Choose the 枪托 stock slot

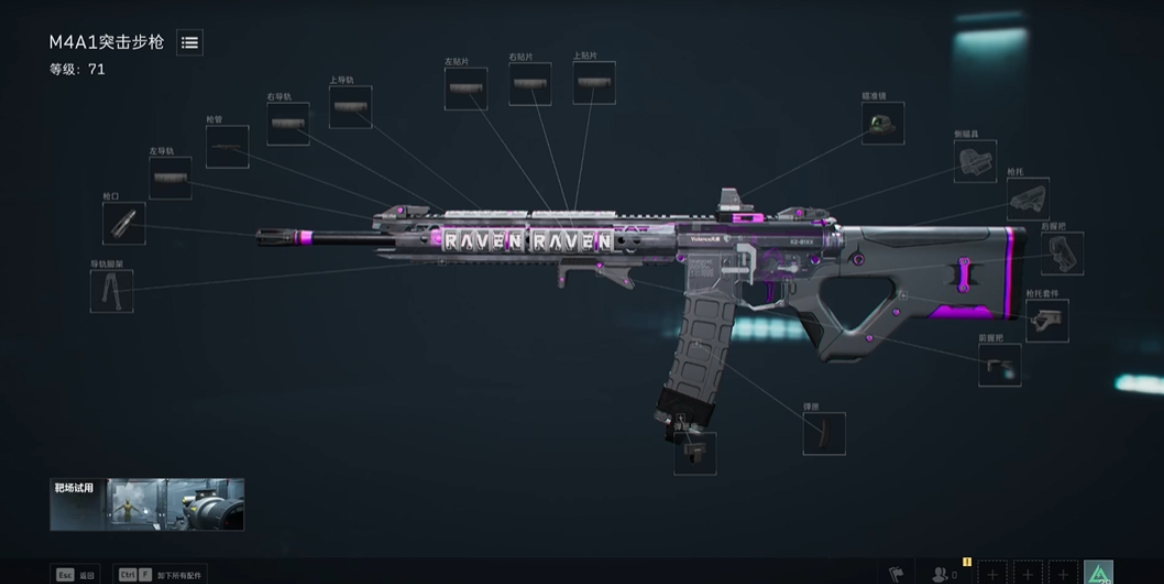click(1028, 199)
